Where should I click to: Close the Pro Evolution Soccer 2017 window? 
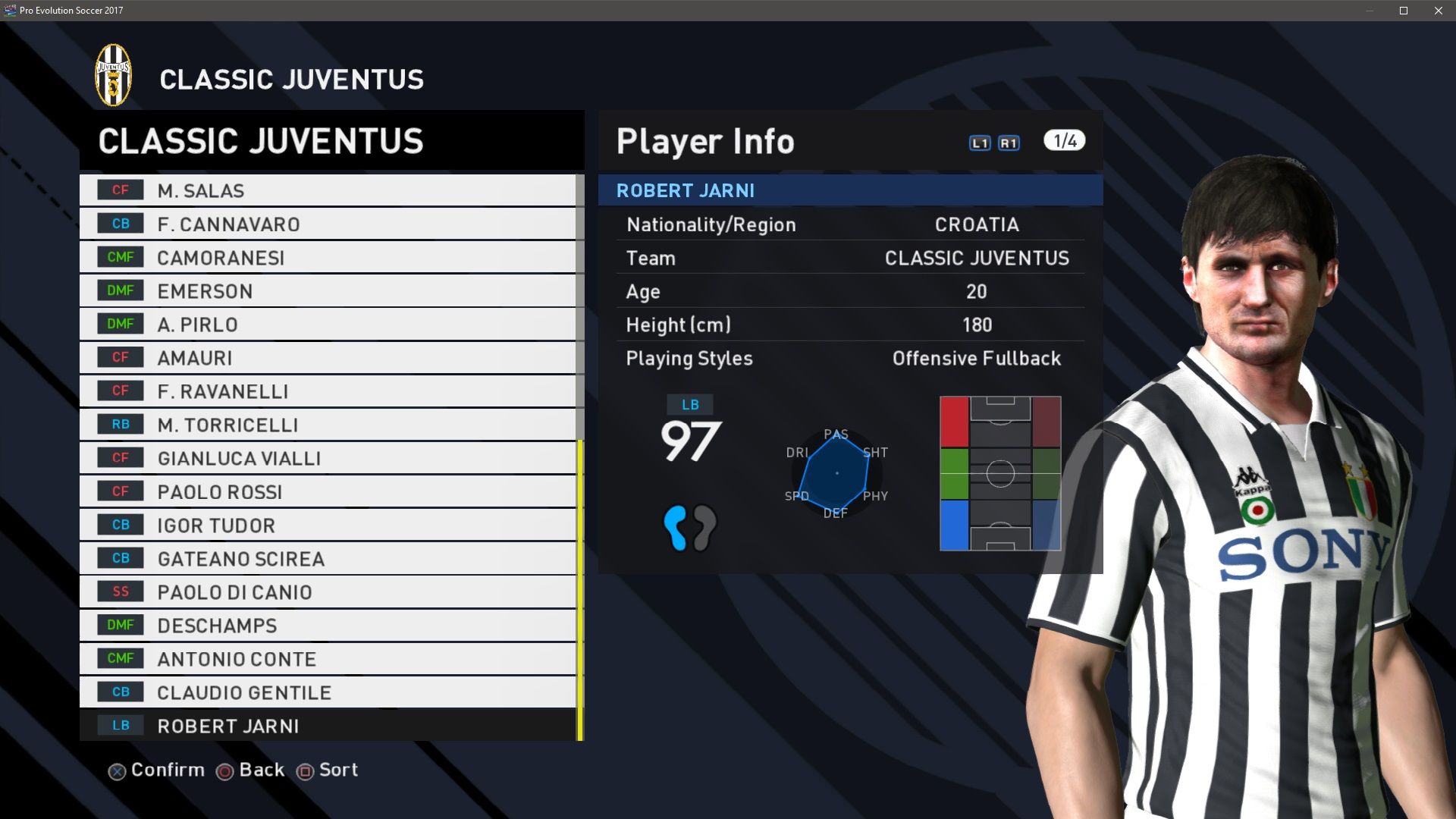[x=1439, y=11]
